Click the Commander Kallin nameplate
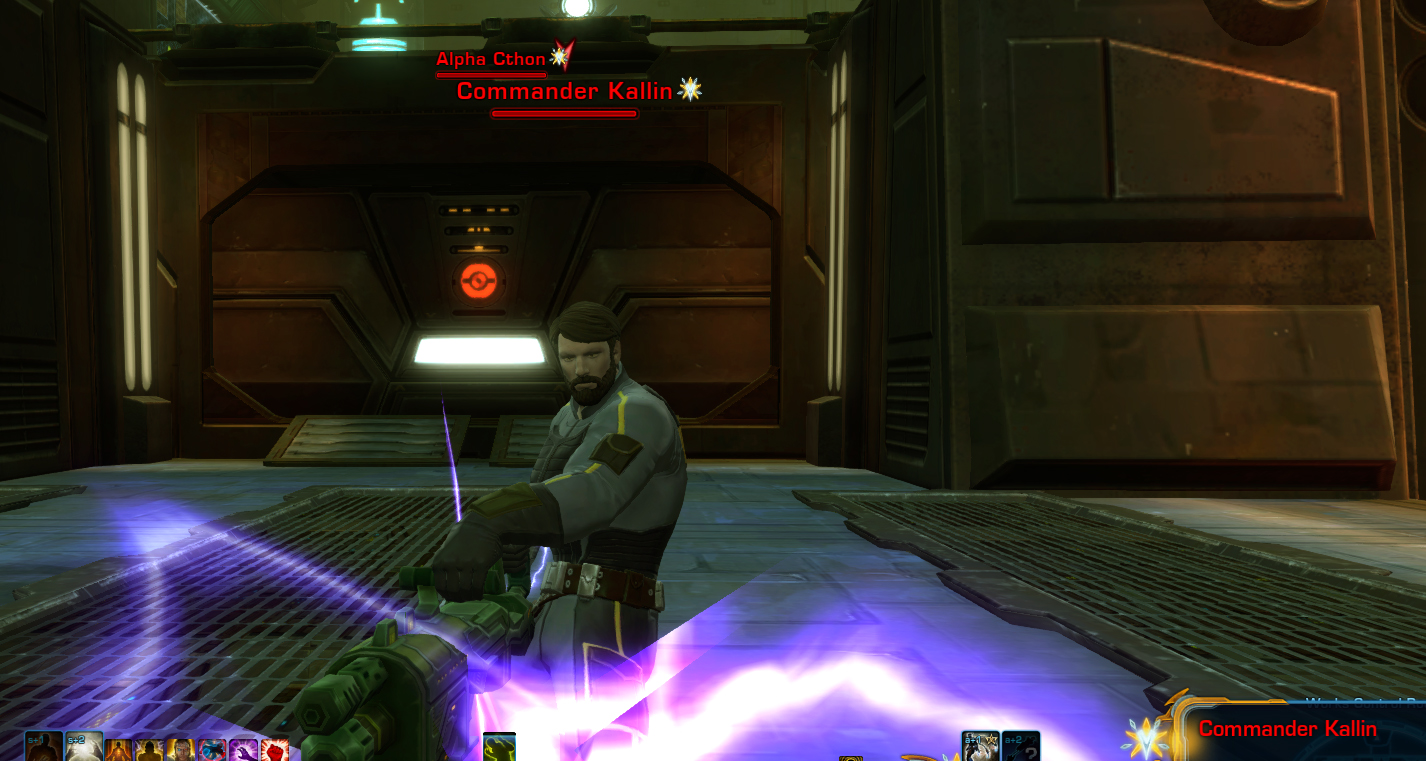 click(x=565, y=91)
